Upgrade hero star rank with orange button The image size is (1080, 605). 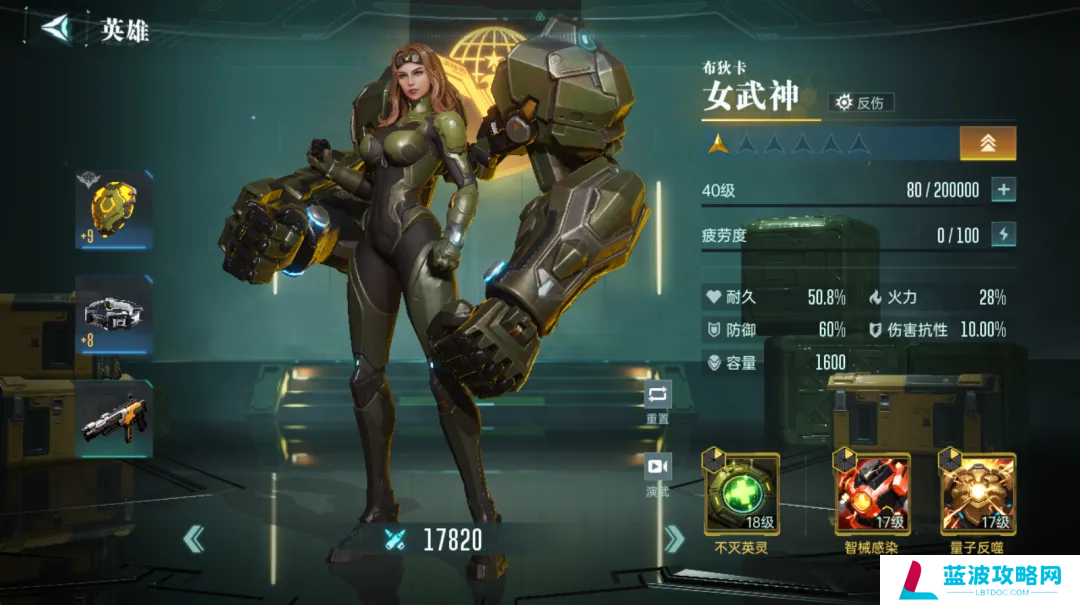click(987, 143)
